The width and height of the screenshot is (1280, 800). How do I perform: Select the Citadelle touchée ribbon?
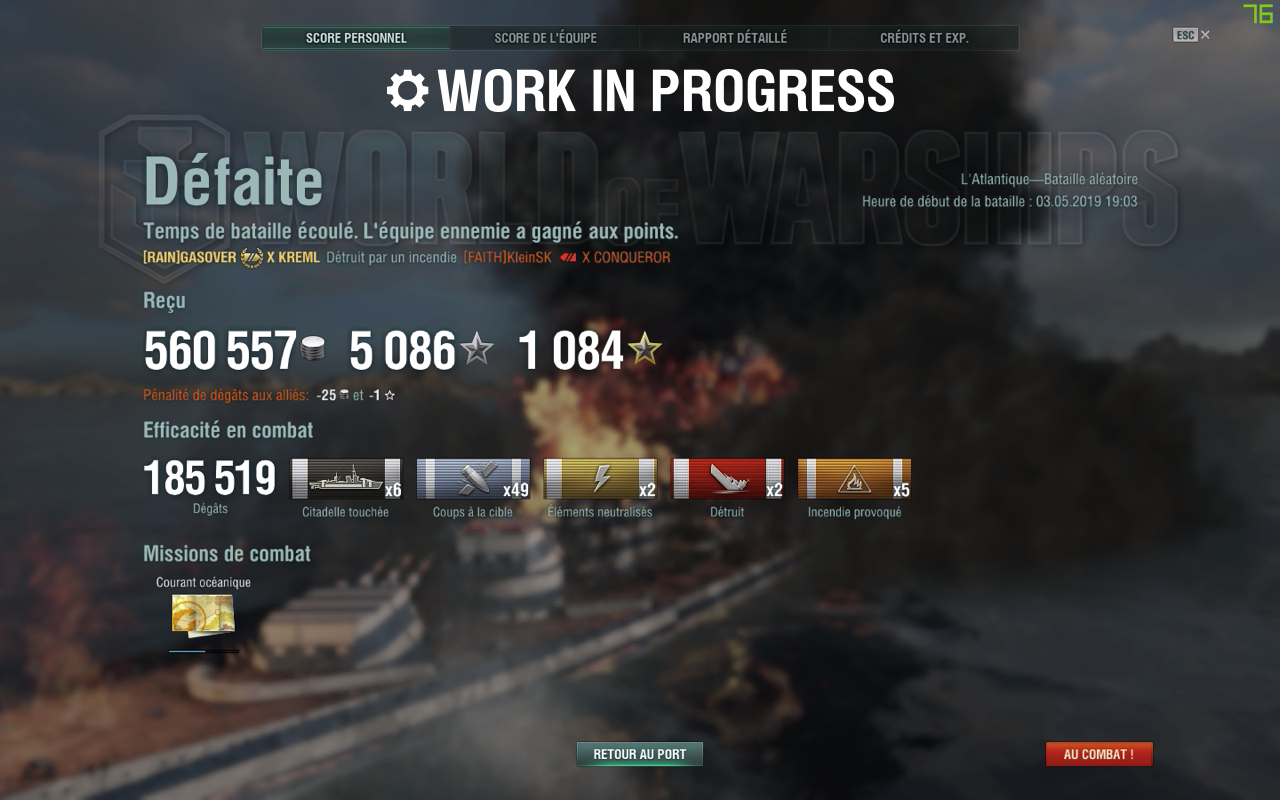pos(345,479)
